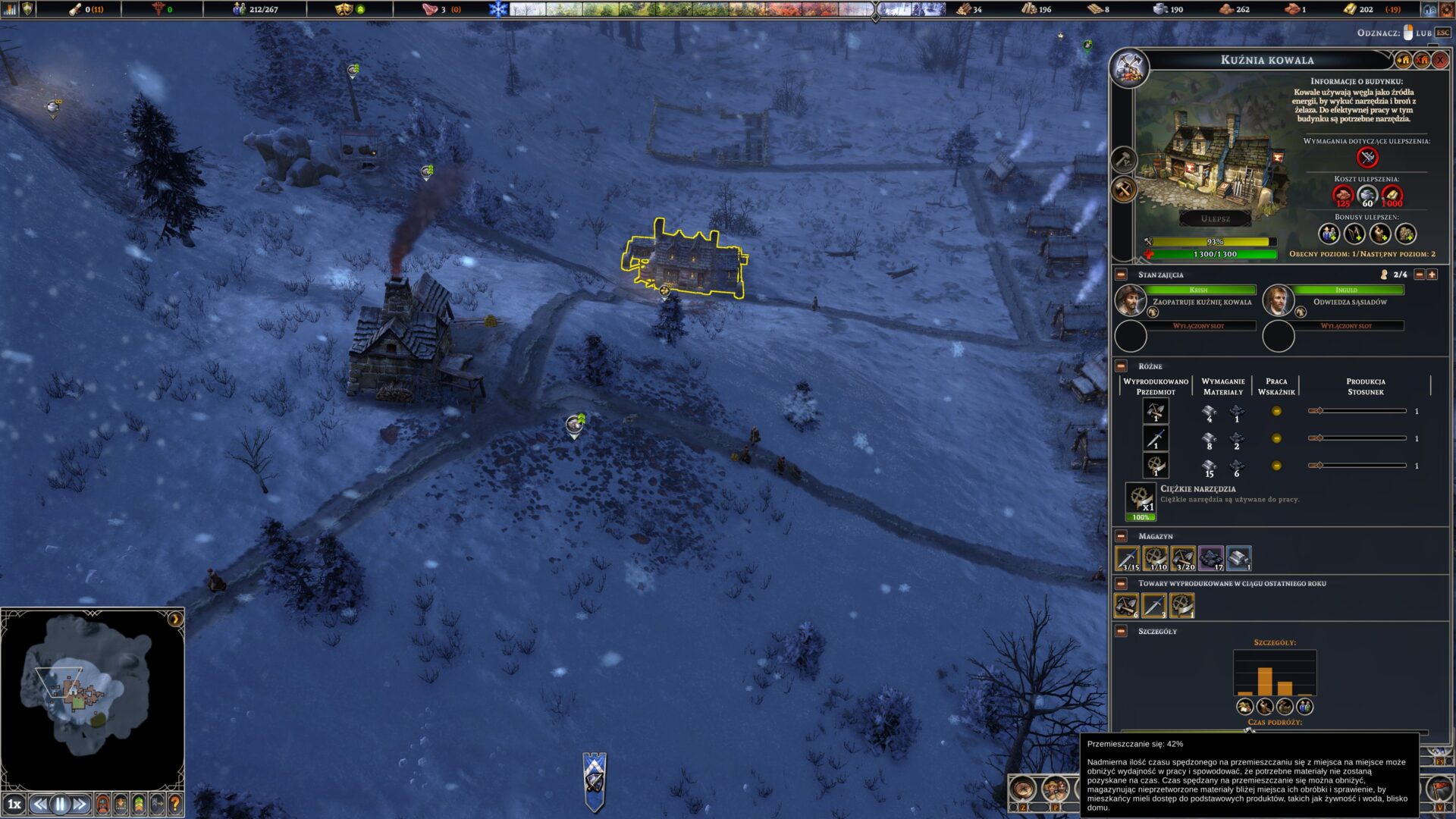Collapse the Magazyn storage section
The width and height of the screenshot is (1456, 819).
[1121, 536]
